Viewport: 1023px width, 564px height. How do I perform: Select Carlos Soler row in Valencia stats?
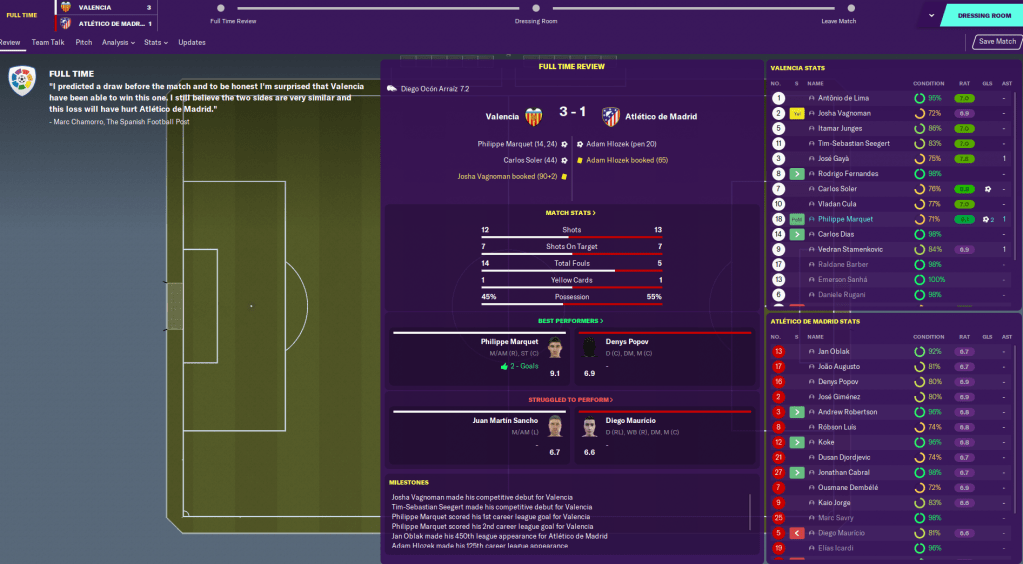(x=837, y=189)
